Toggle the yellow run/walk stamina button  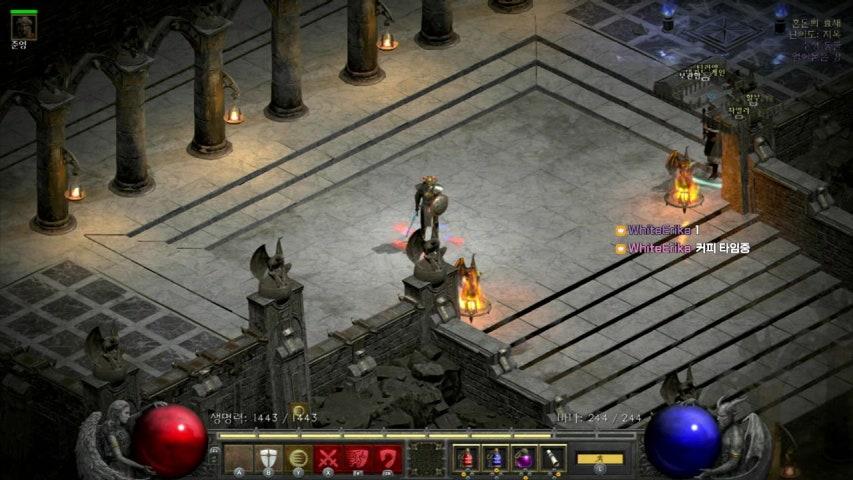(600, 459)
